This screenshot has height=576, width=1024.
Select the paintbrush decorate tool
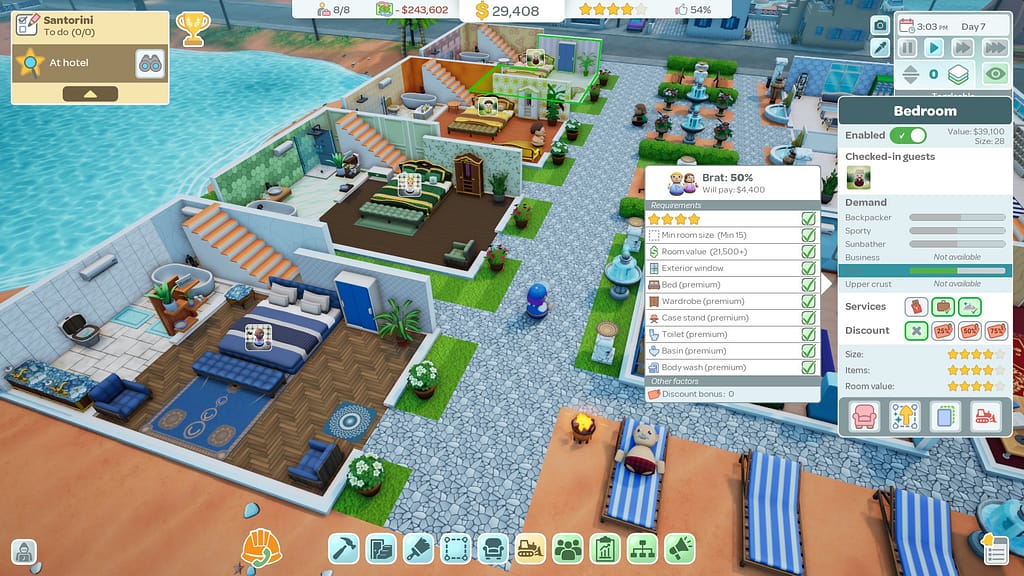417,548
